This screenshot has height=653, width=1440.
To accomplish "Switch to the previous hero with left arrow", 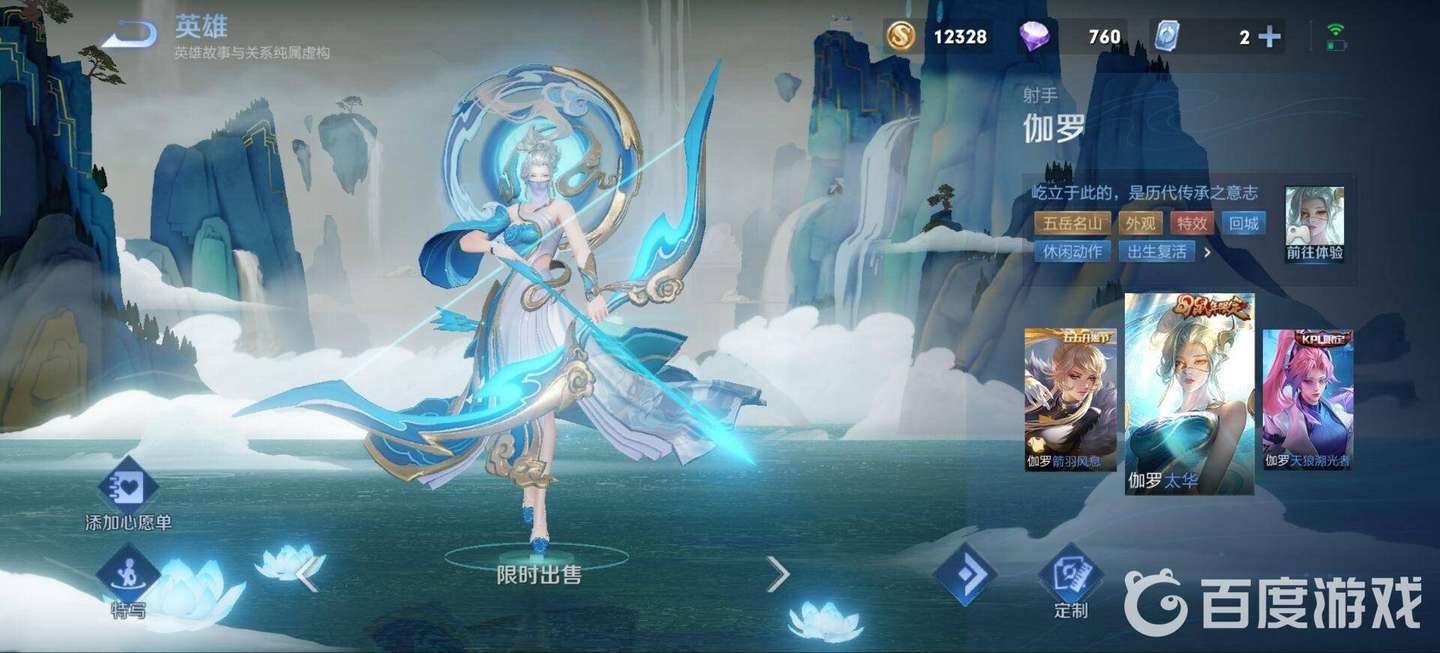I will (307, 573).
